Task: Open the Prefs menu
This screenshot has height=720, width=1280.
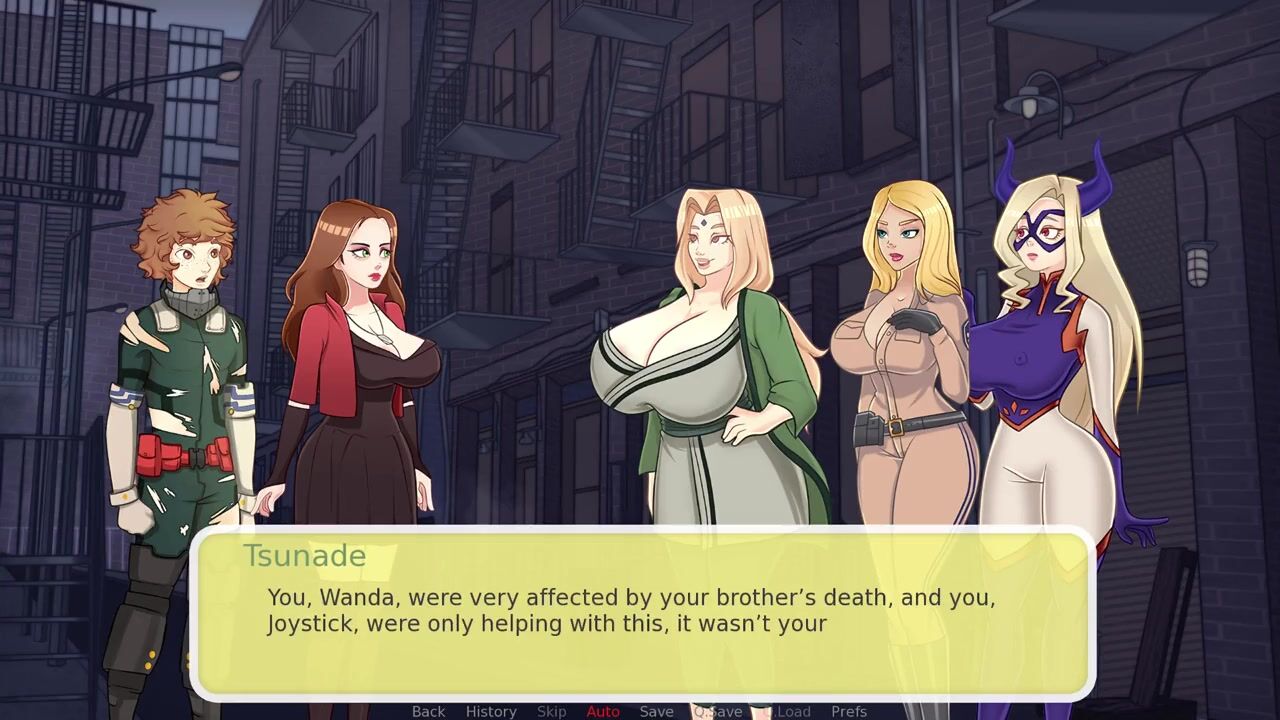Action: tap(849, 711)
